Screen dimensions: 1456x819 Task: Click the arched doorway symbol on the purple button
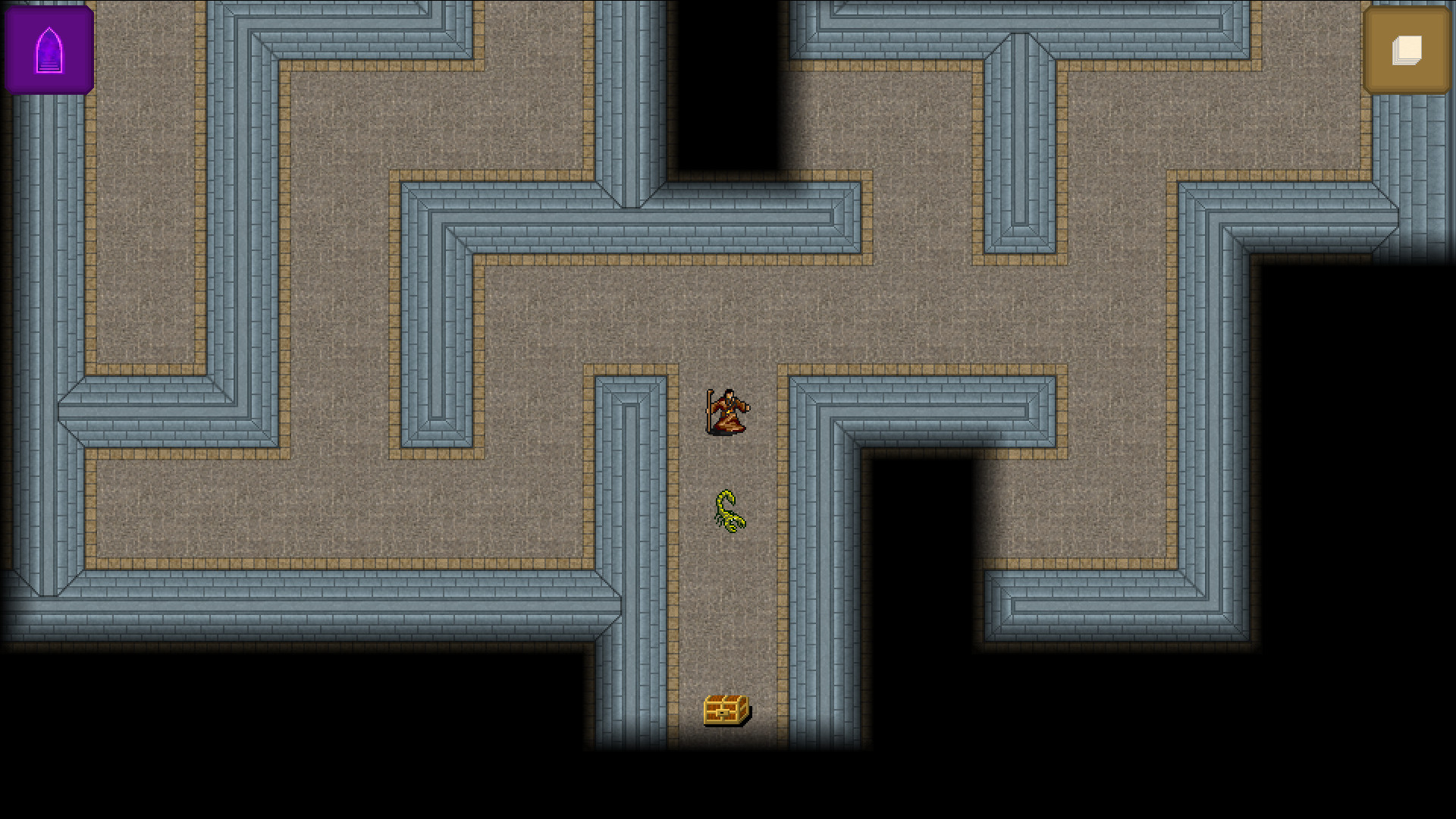[49, 48]
